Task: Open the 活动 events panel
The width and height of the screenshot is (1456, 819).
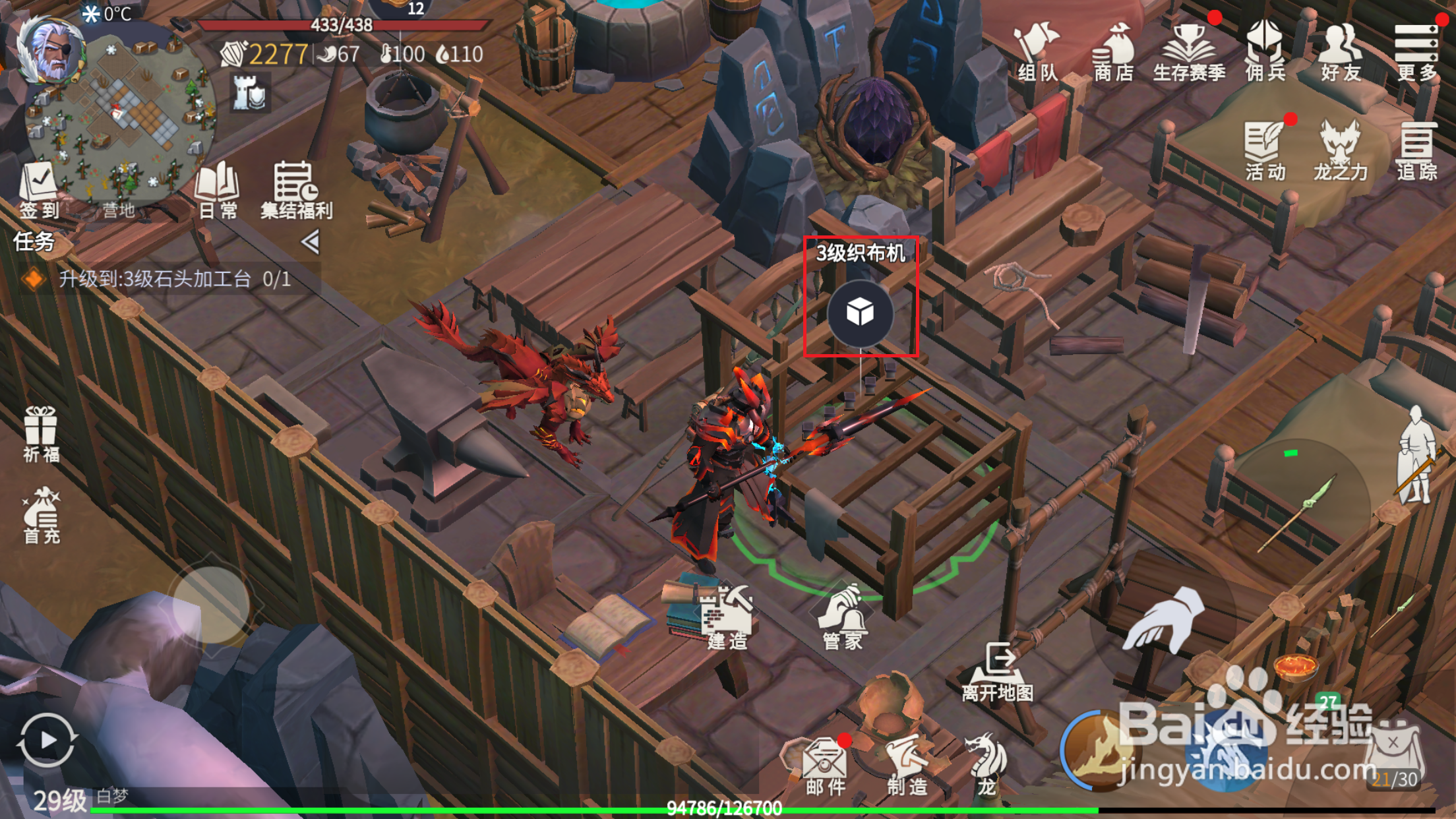Action: pyautogui.click(x=1265, y=152)
